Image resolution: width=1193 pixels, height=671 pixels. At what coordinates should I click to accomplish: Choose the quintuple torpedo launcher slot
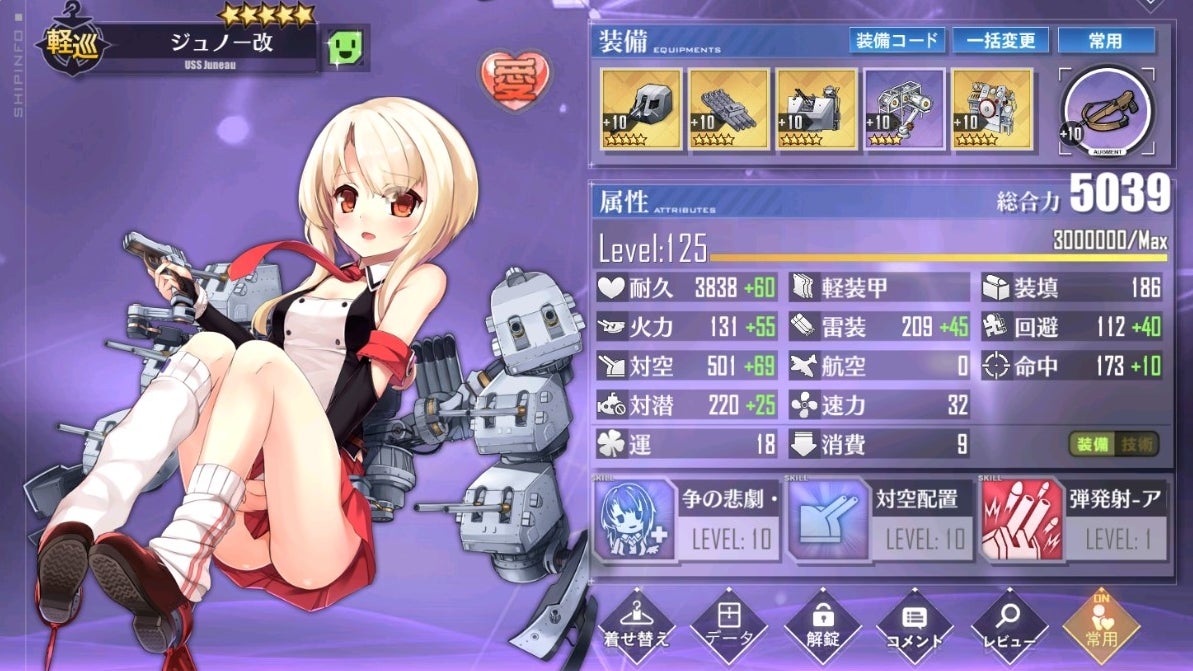pyautogui.click(x=729, y=109)
